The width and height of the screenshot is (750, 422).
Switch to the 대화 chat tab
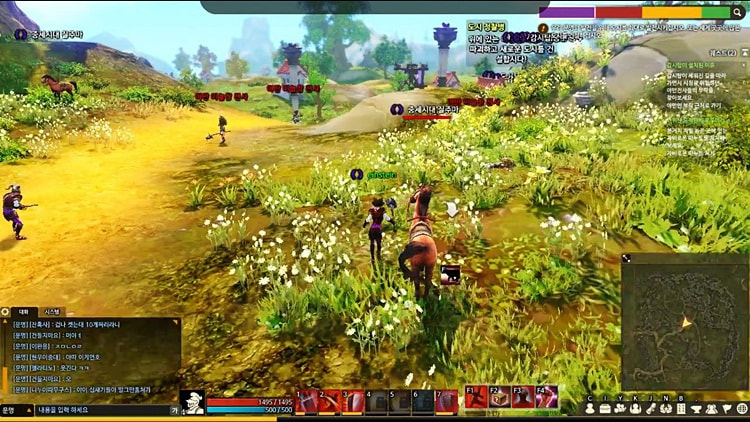click(x=24, y=312)
